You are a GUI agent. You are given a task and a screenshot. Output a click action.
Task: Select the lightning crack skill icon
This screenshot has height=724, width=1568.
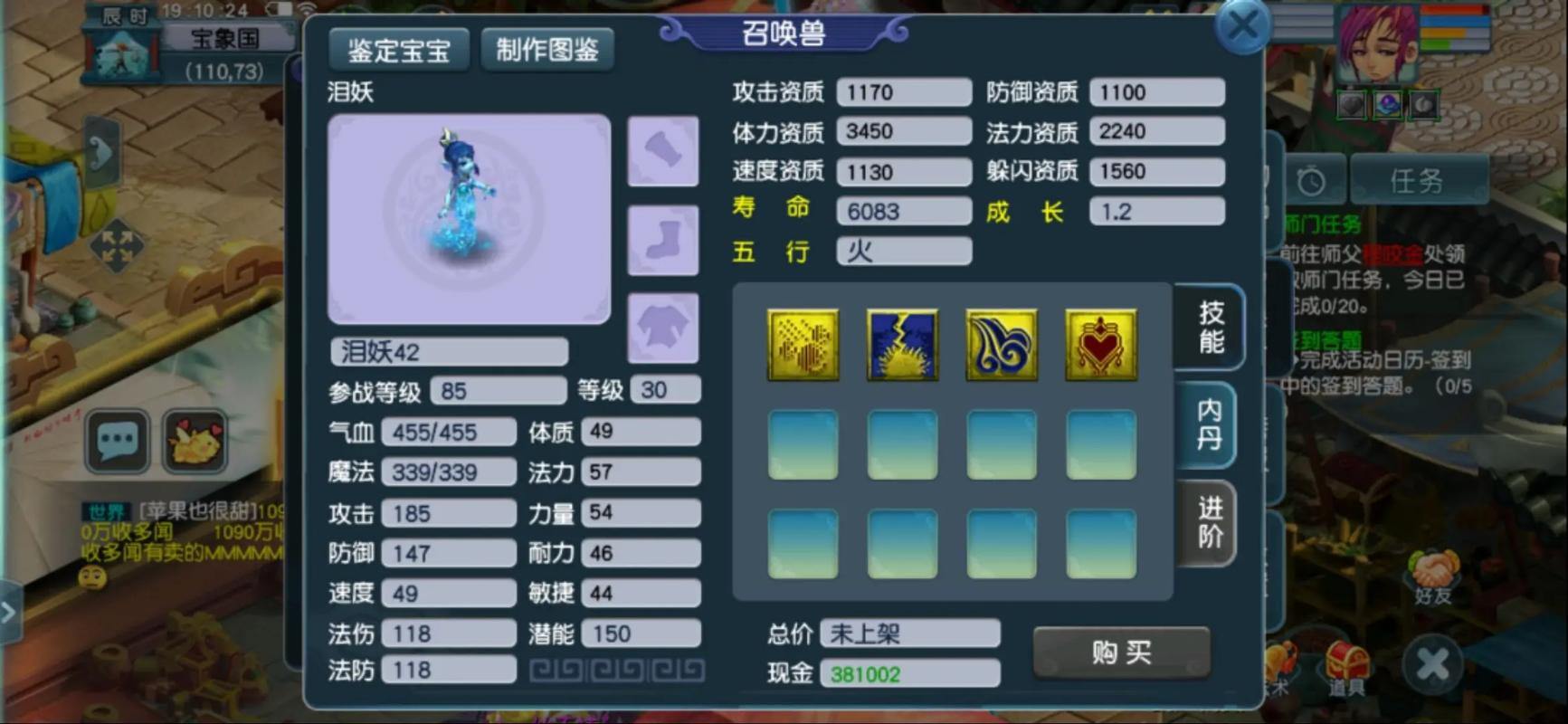click(901, 344)
